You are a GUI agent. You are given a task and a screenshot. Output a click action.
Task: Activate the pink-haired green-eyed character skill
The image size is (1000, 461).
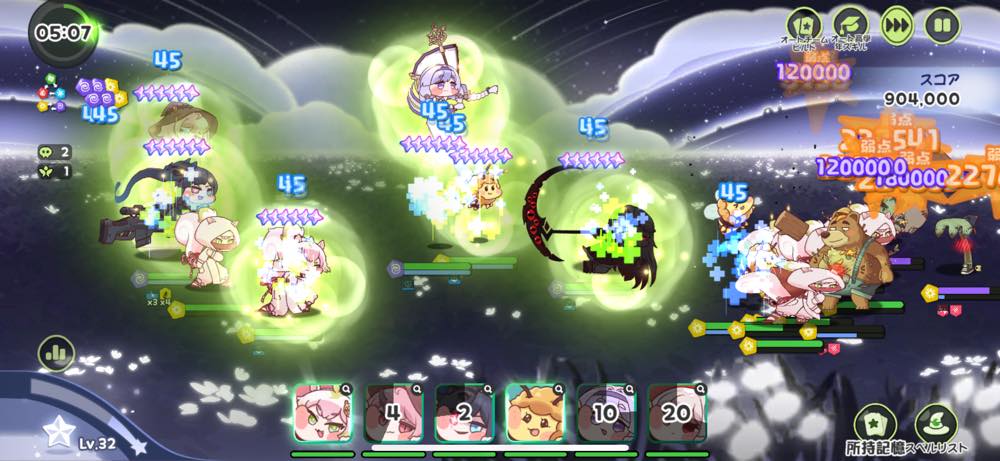pos(323,414)
